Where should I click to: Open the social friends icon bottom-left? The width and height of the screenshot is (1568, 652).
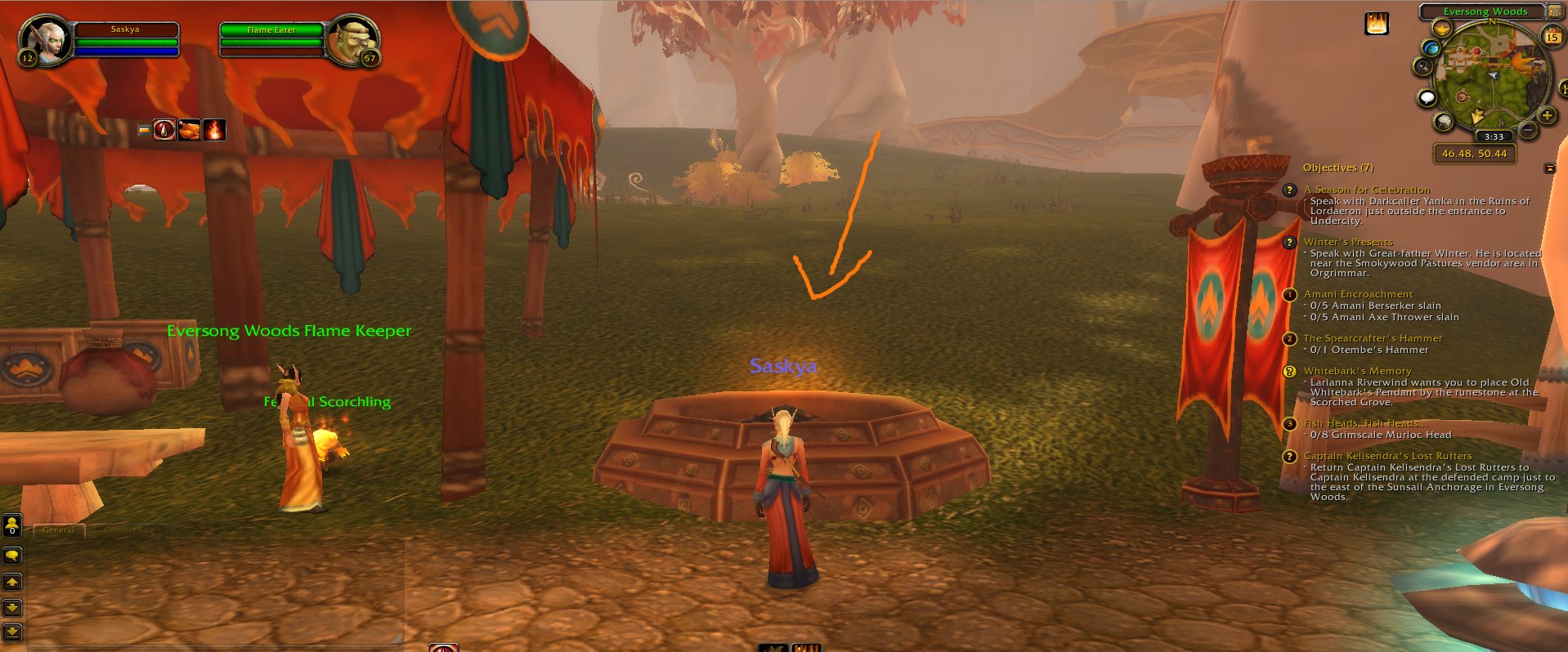point(11,524)
